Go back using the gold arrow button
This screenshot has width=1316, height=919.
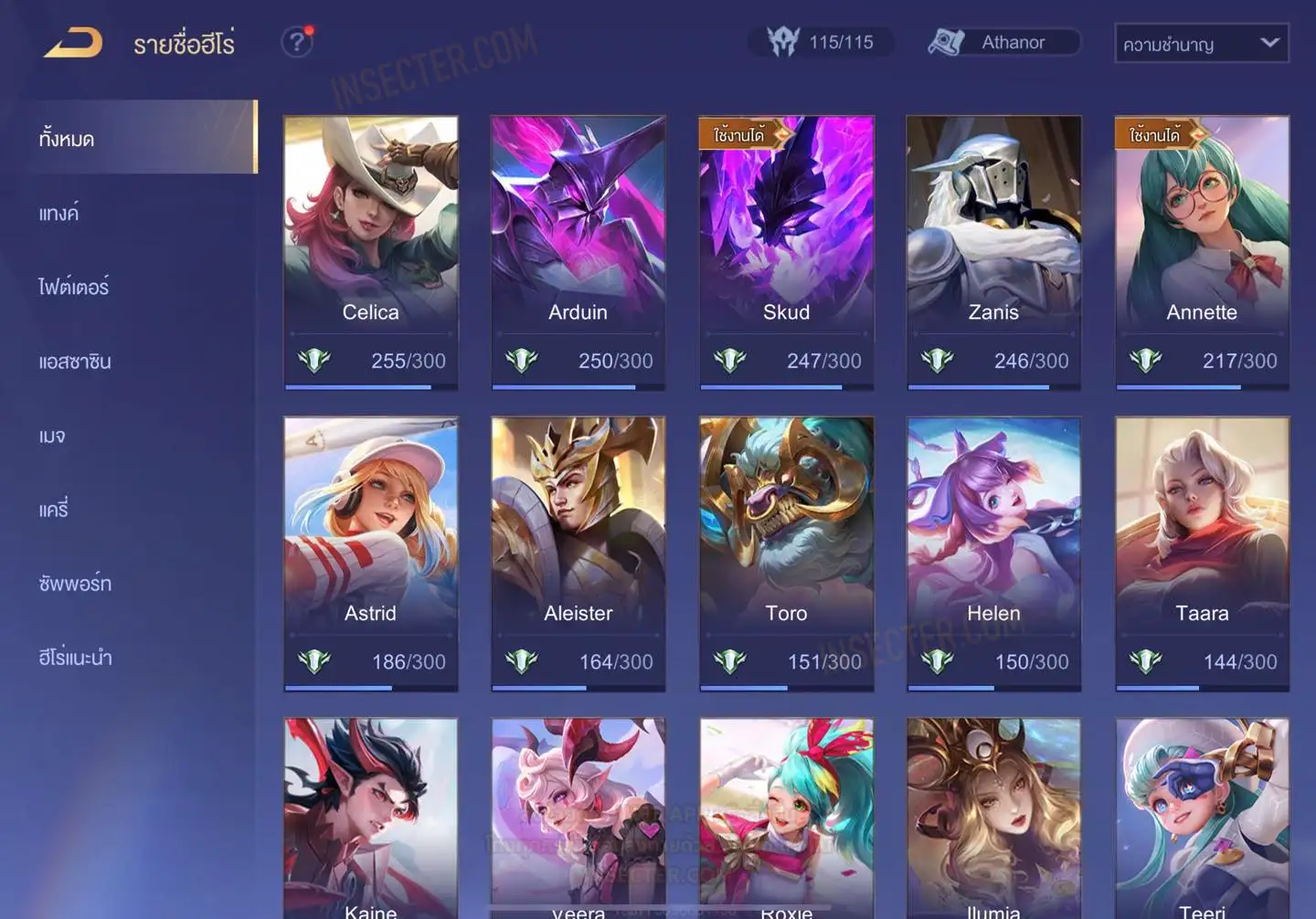click(x=73, y=42)
